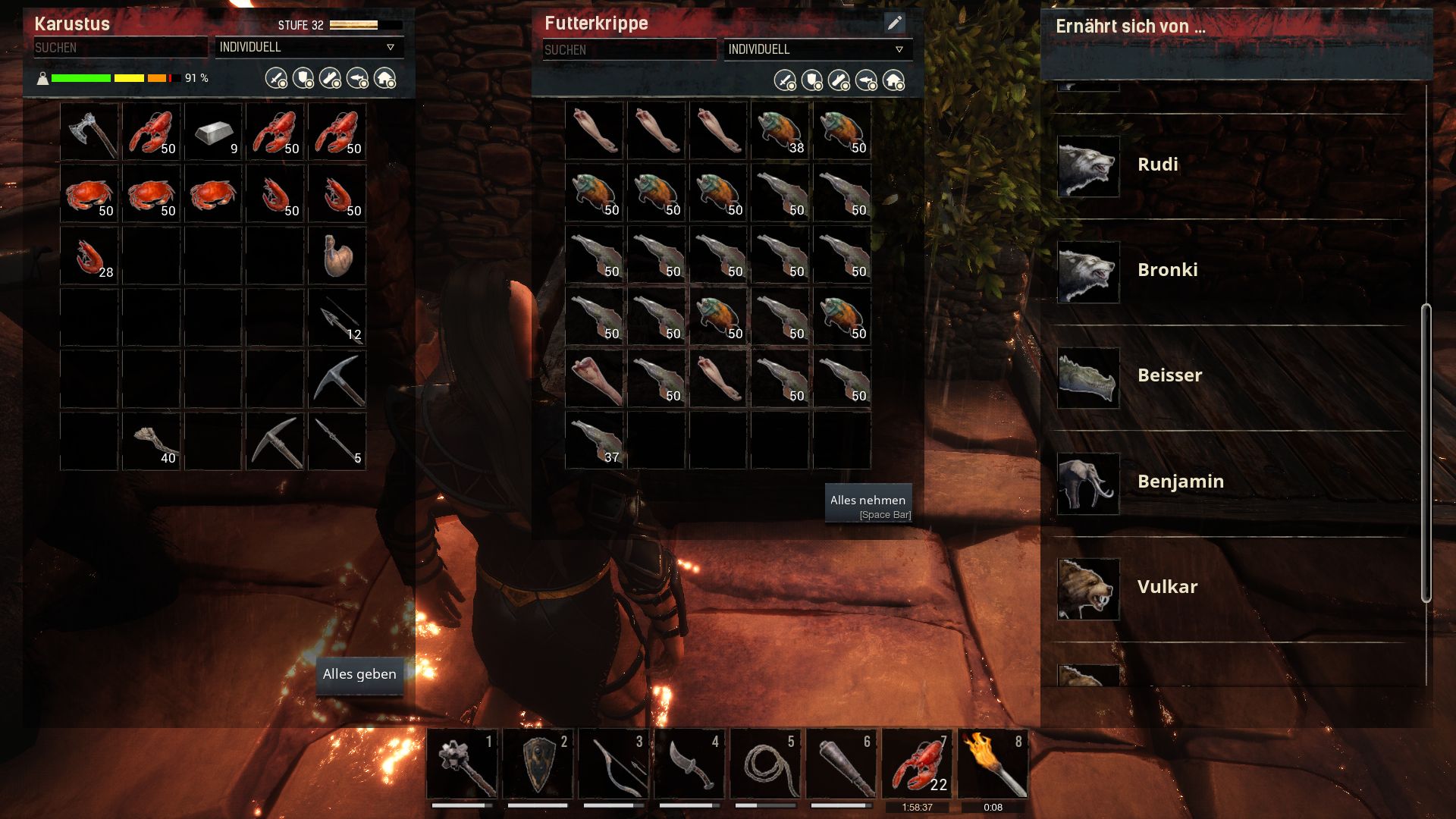Use the lobster in hotbar slot 7

pyautogui.click(x=917, y=764)
